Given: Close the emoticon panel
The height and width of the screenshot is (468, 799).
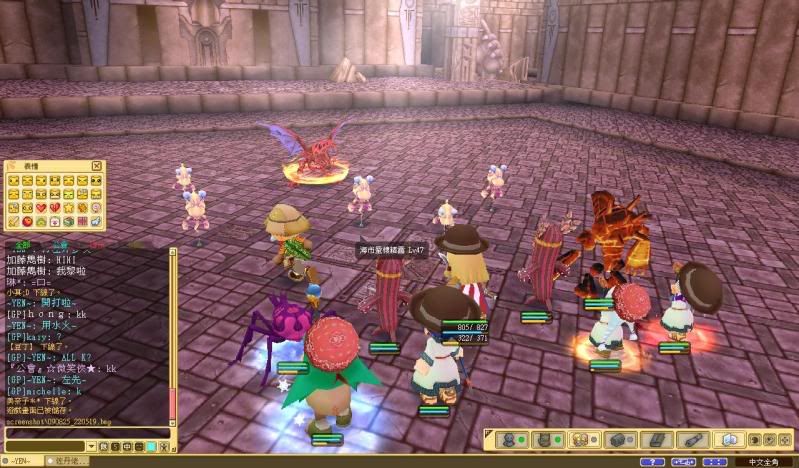Looking at the screenshot, I should (97, 166).
